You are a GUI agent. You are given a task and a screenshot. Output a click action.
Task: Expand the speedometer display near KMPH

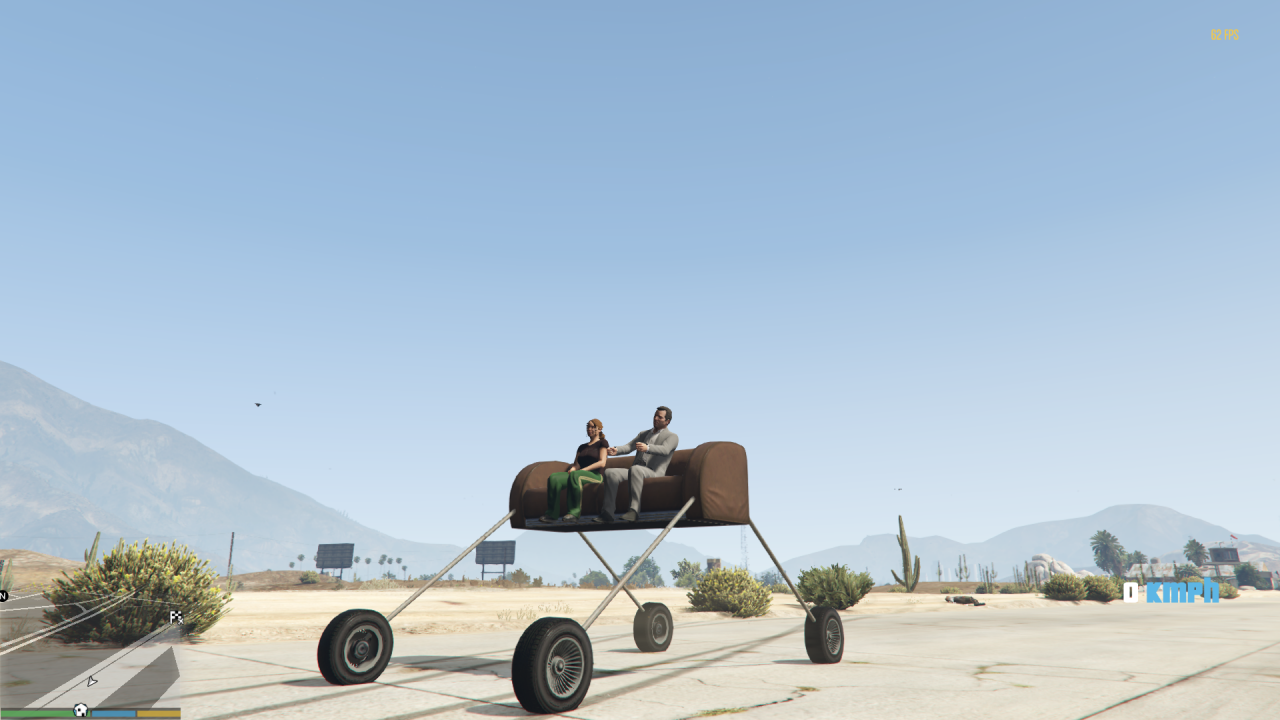[x=1182, y=594]
